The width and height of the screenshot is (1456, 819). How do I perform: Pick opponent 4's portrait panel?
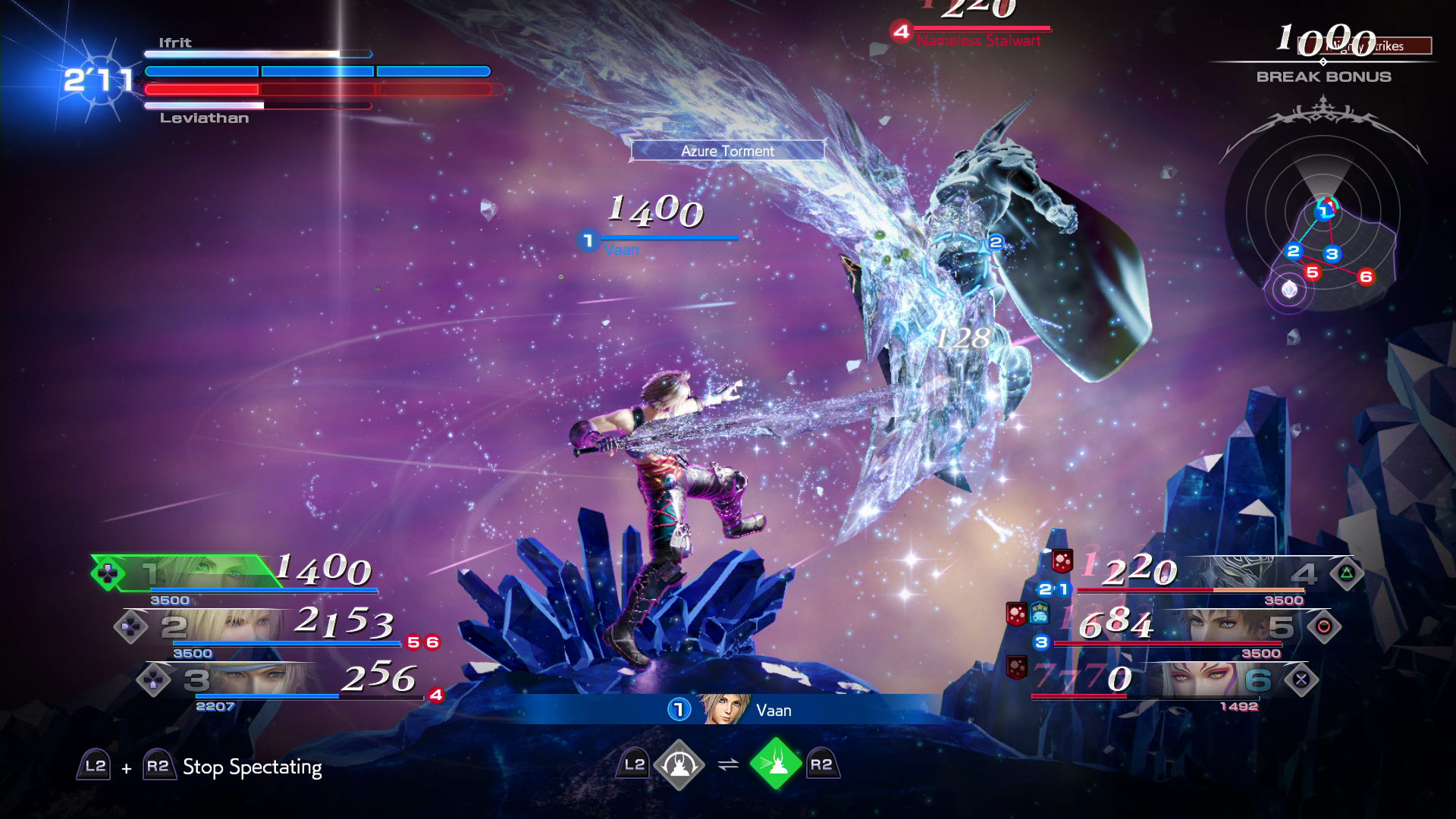[x=1244, y=573]
